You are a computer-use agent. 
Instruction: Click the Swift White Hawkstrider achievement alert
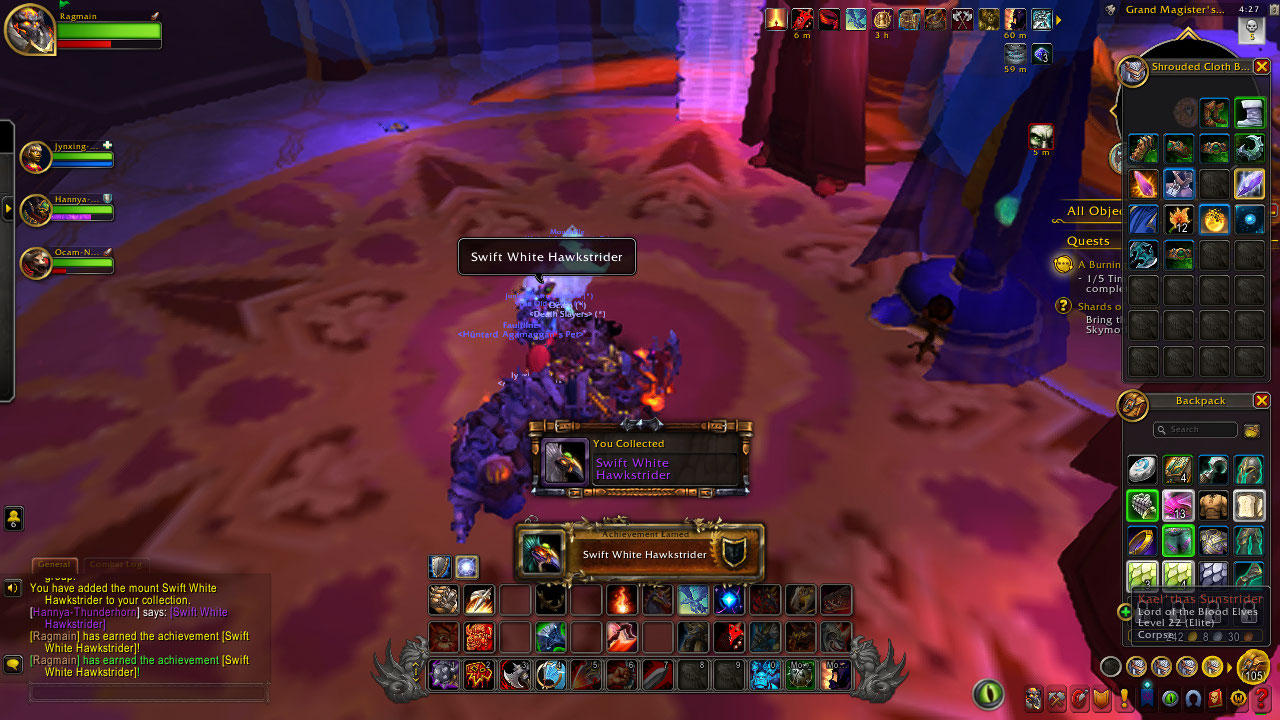[x=640, y=553]
